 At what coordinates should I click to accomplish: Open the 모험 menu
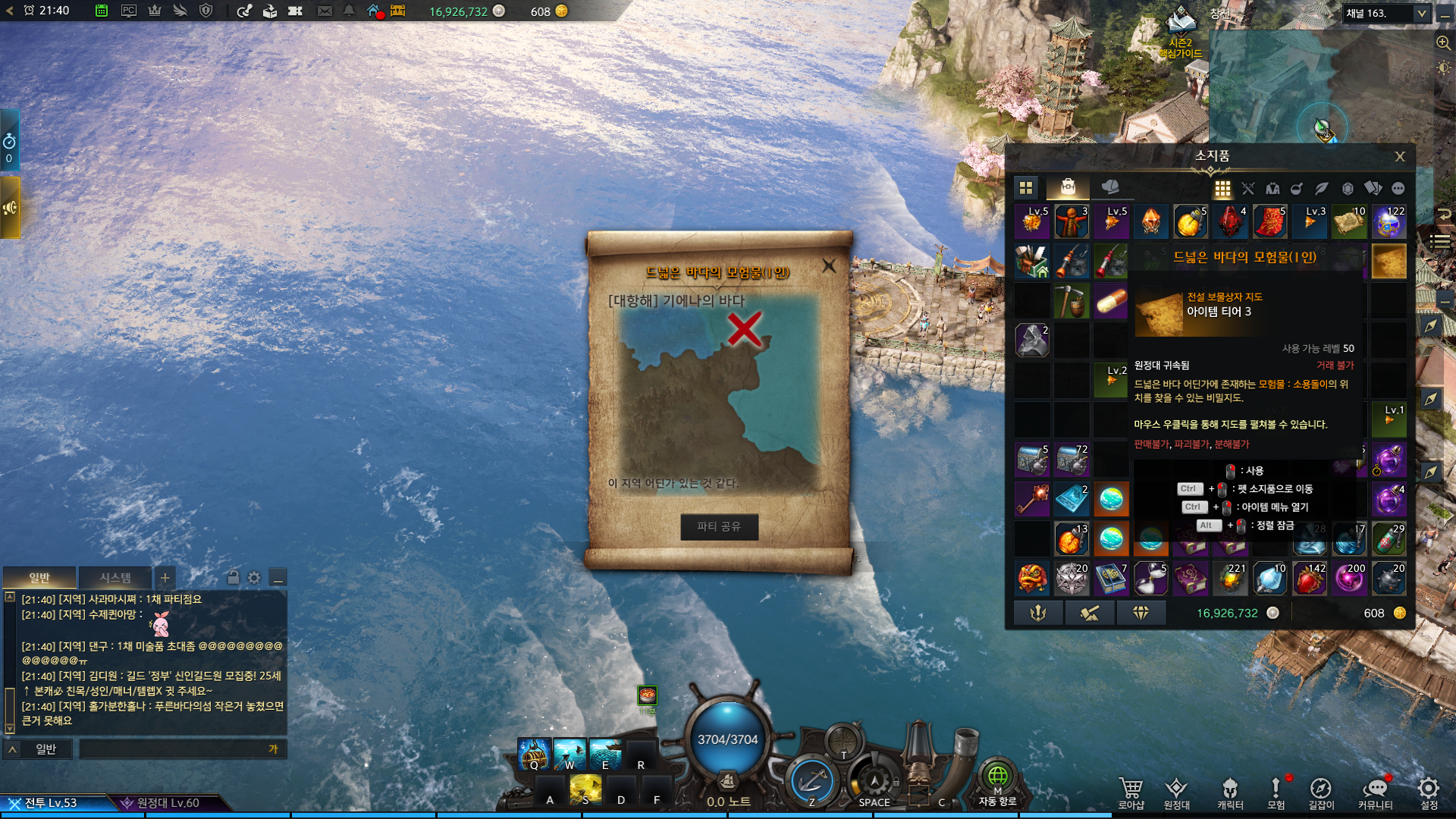(1276, 793)
